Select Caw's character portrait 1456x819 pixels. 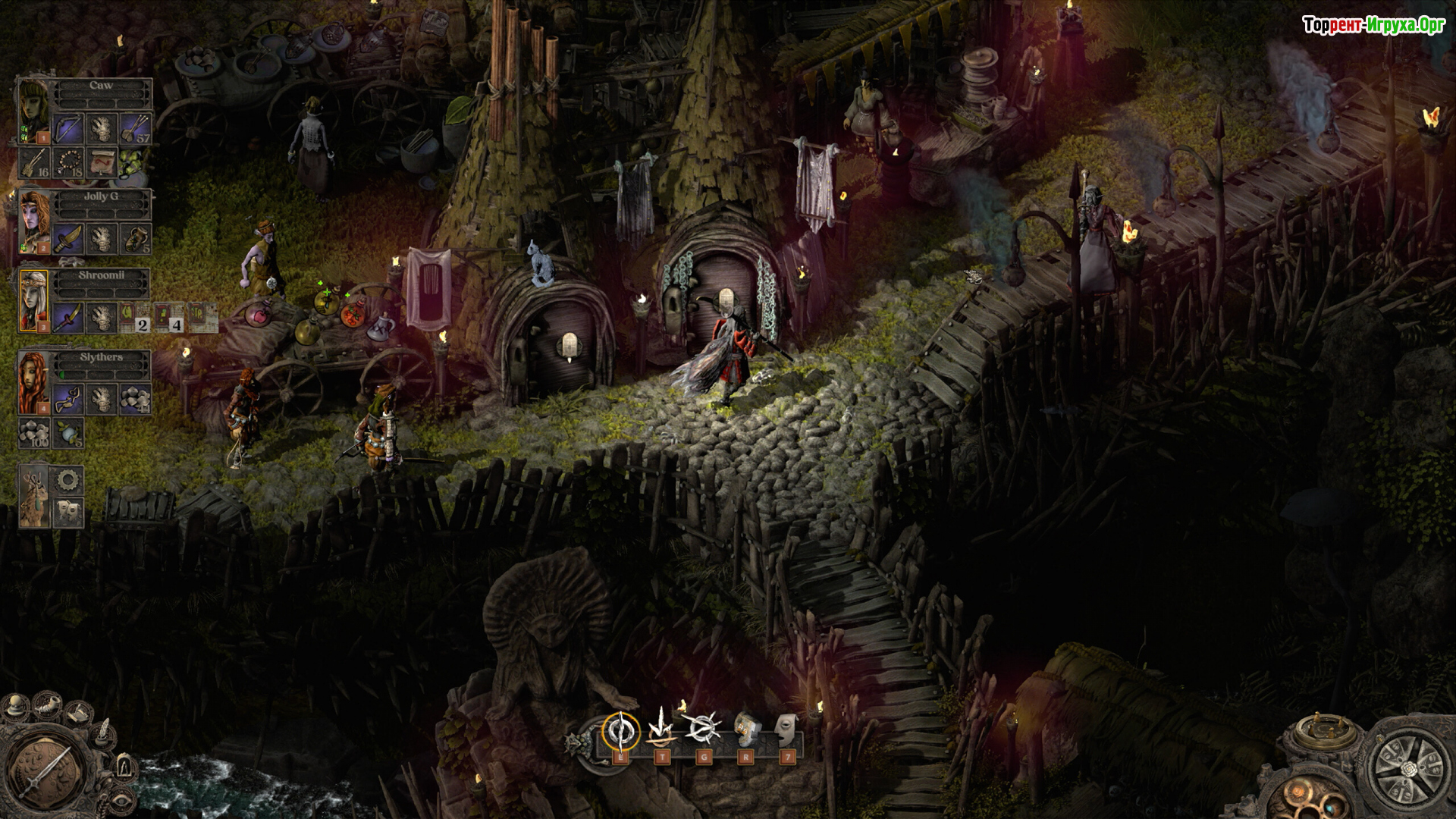point(33,111)
